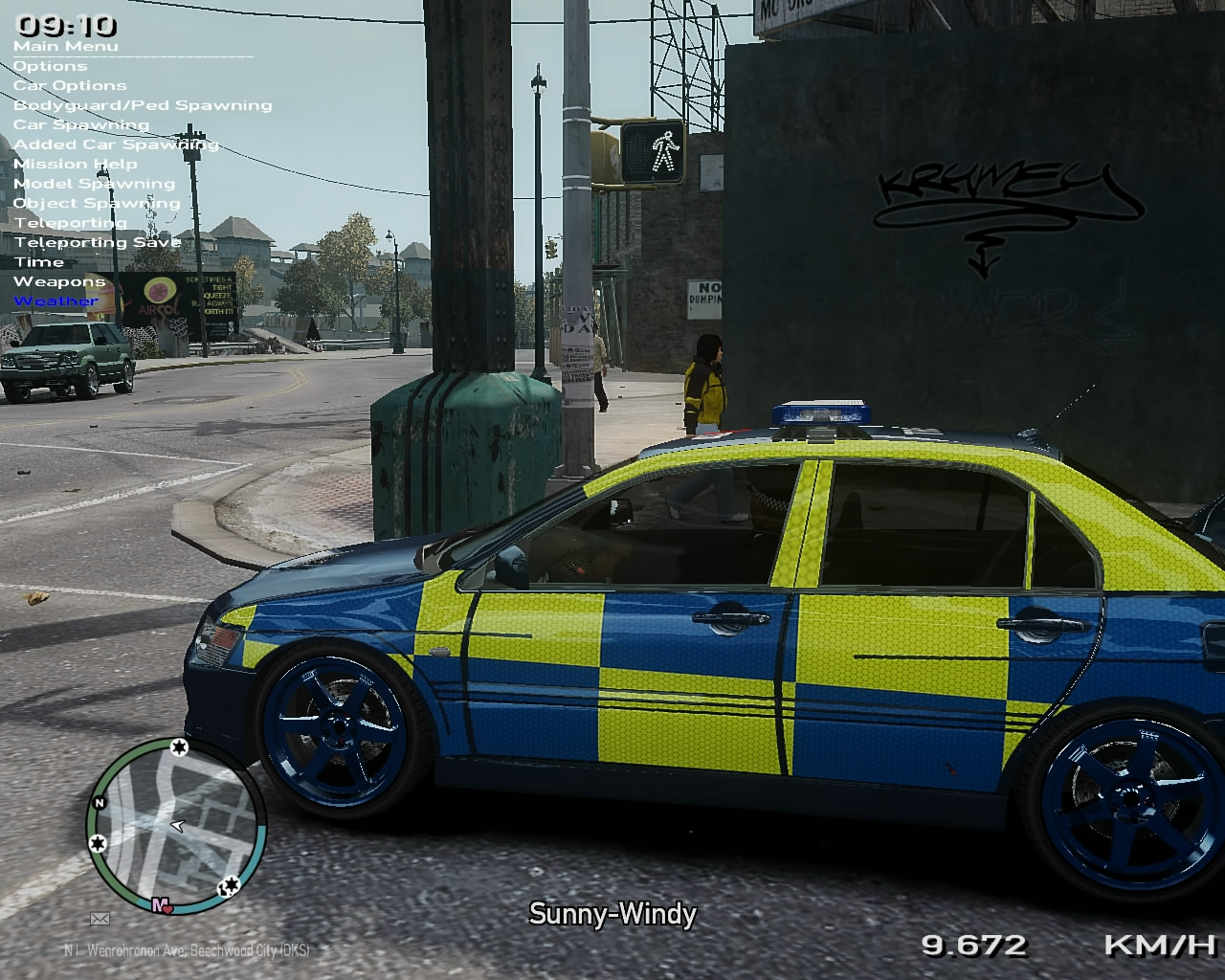The width and height of the screenshot is (1225, 980).
Task: Open Model Spawning menu
Action: coord(94,184)
